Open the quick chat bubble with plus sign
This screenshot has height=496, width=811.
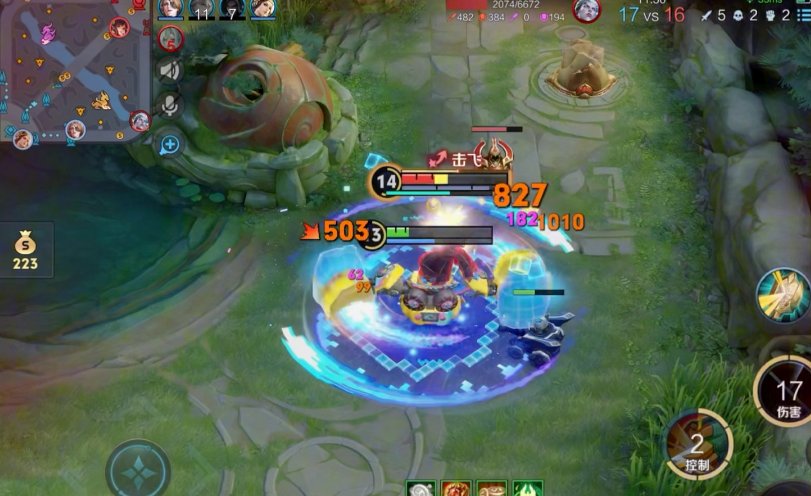[x=169, y=143]
